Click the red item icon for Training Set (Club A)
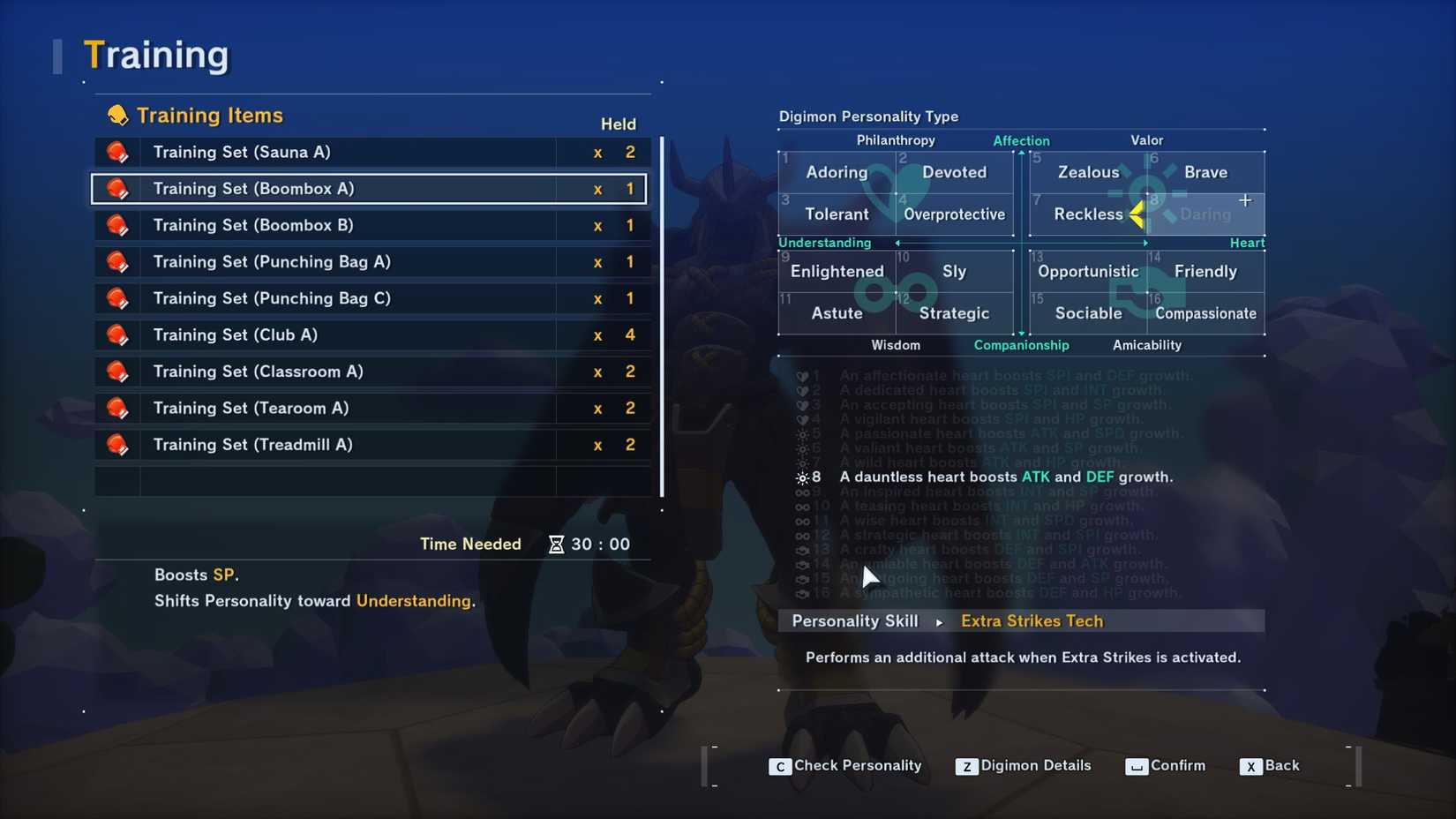 coord(118,334)
